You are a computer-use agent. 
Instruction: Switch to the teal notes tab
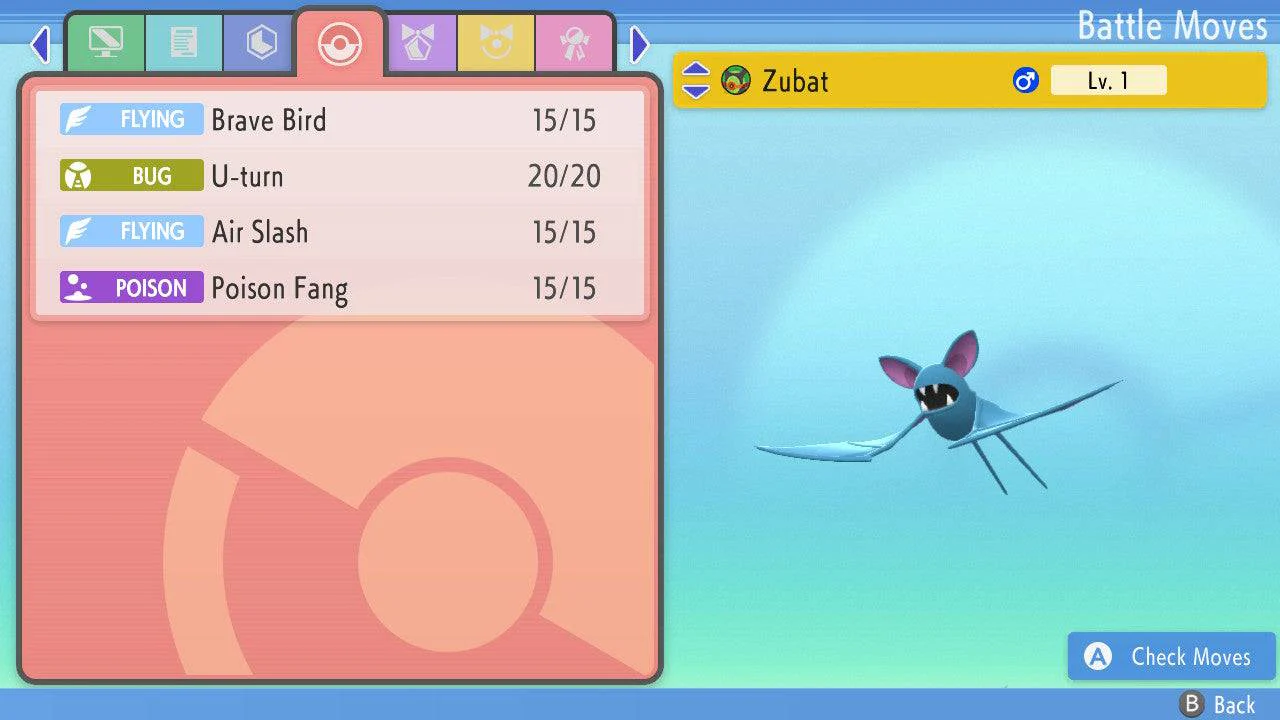click(183, 43)
